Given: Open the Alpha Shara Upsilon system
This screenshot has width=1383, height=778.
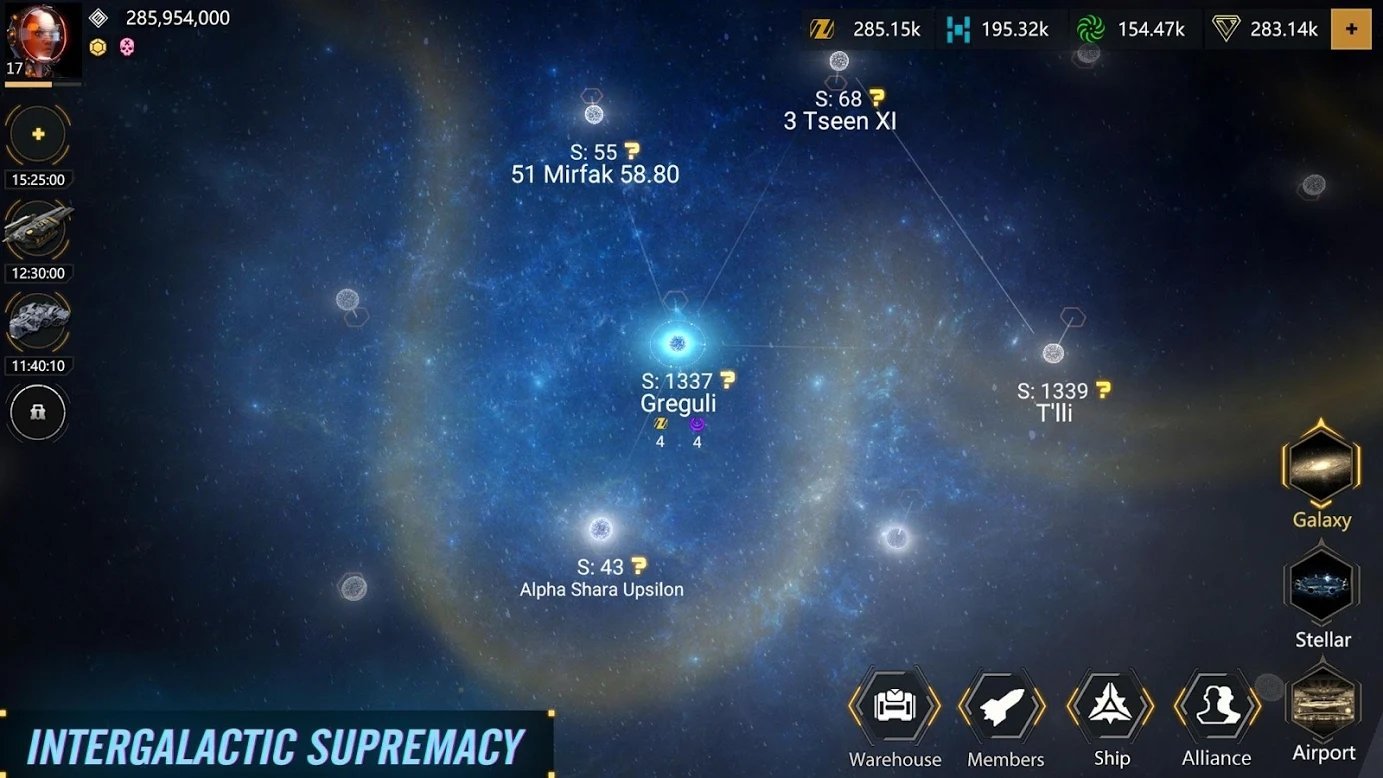Looking at the screenshot, I should pos(600,588).
